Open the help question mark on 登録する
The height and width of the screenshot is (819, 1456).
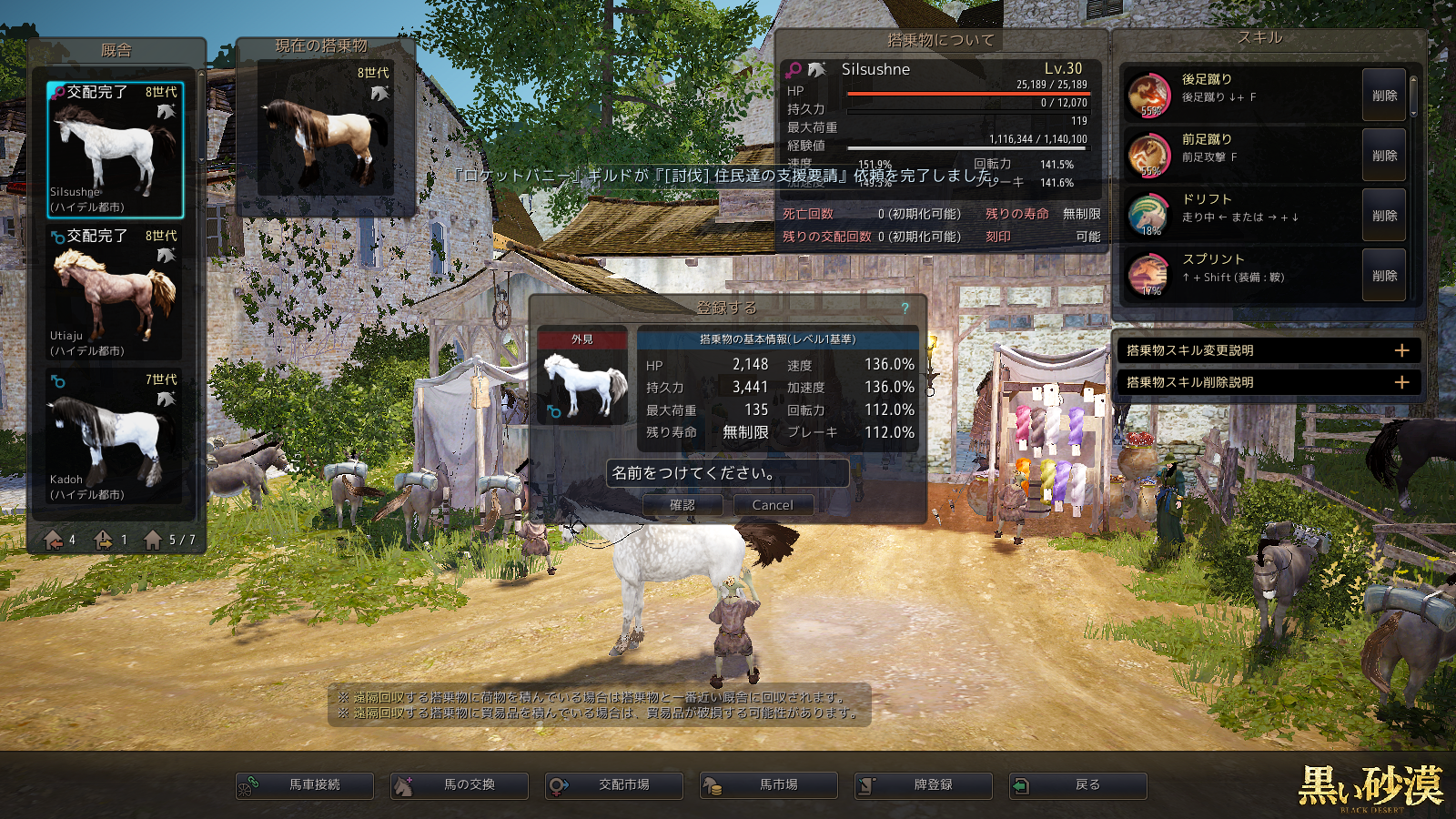click(905, 308)
